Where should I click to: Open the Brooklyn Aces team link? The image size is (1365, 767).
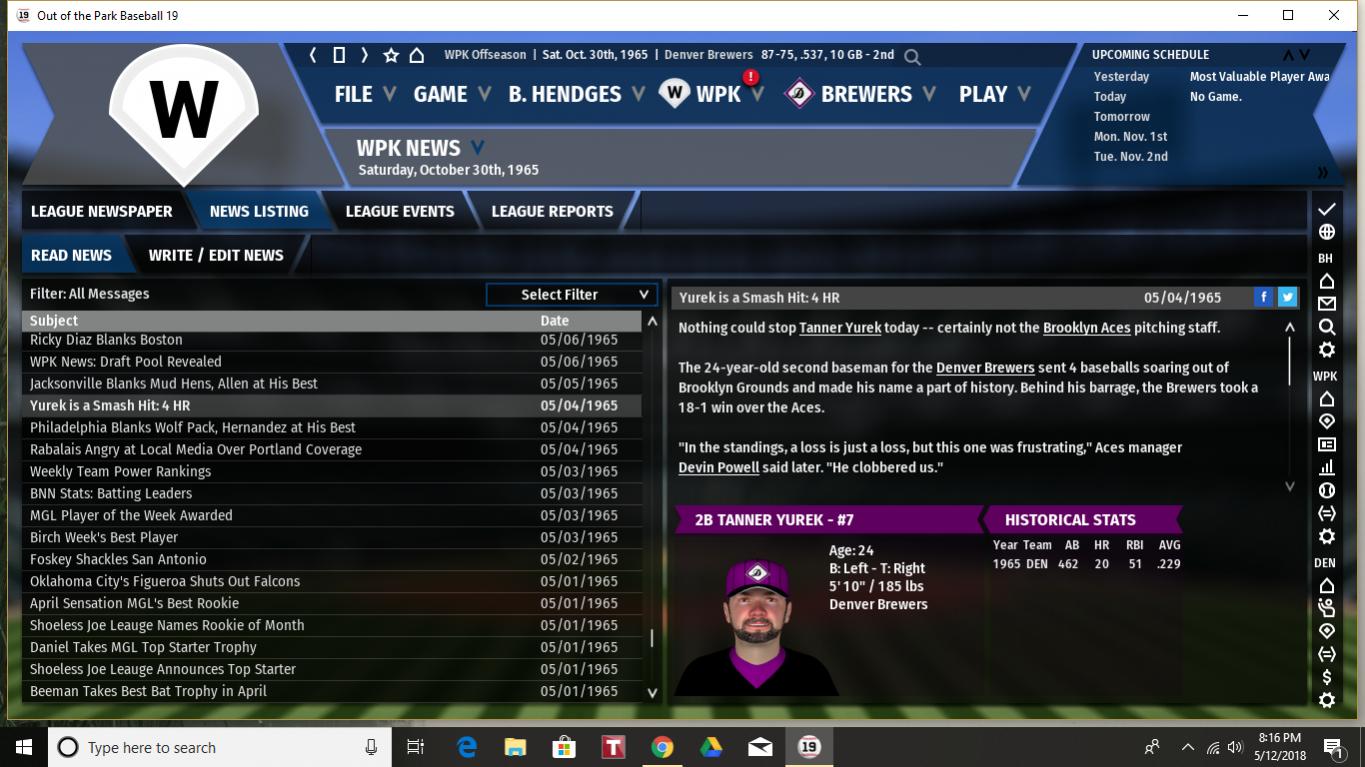1086,328
